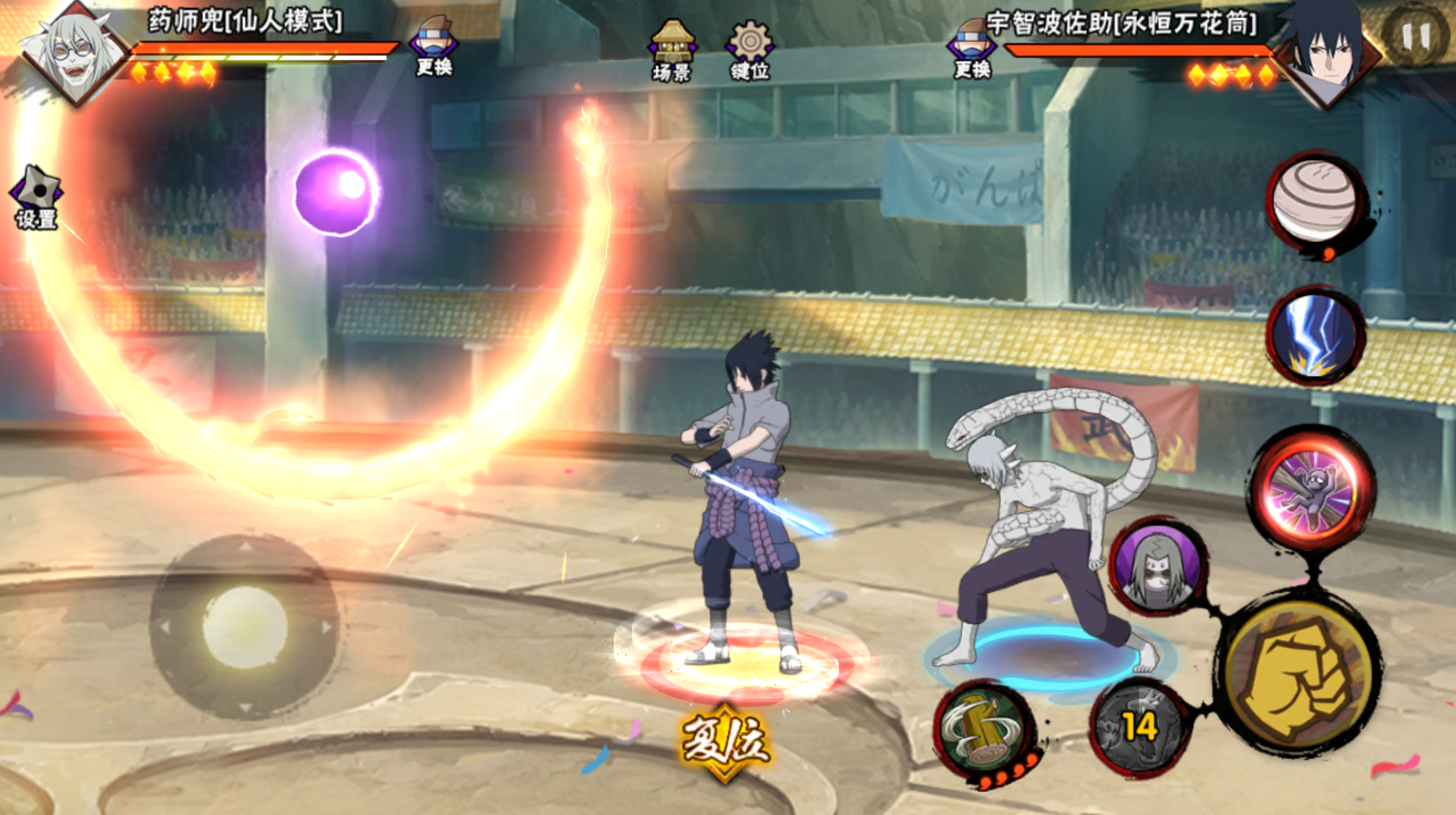1456x815 pixels.
Task: Change the left fighter with 更换
Action: click(x=434, y=46)
